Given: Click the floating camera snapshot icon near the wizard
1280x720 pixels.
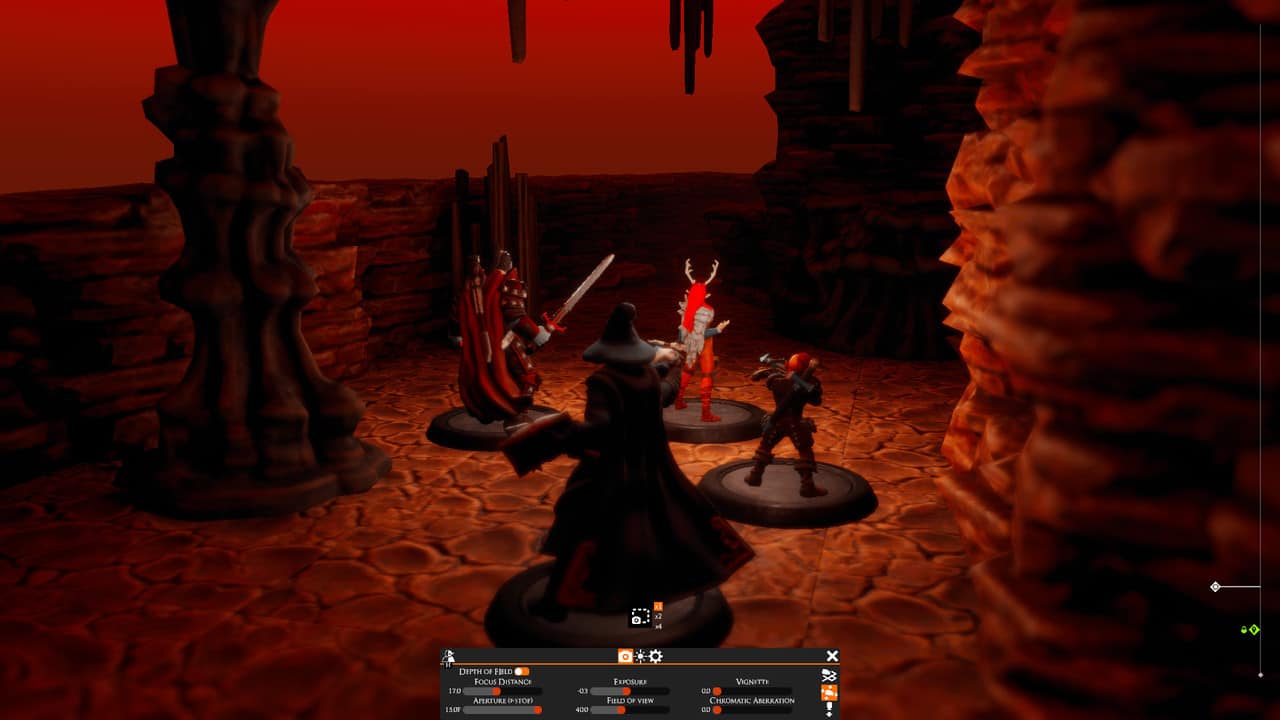Looking at the screenshot, I should coord(638,618).
